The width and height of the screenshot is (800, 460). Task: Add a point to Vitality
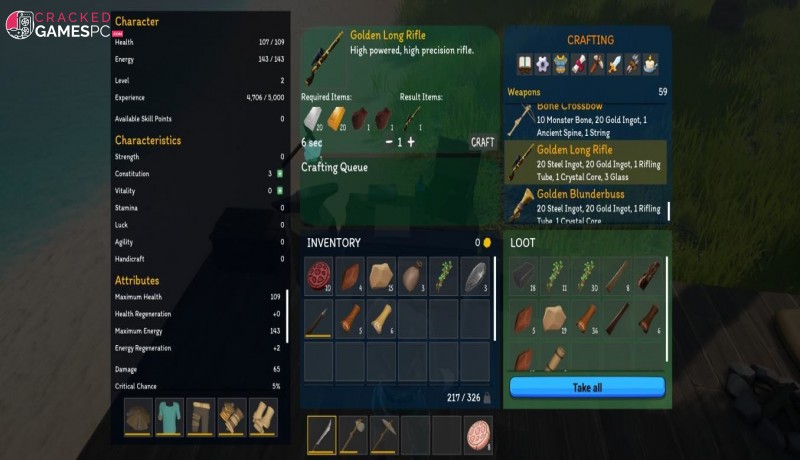point(280,191)
